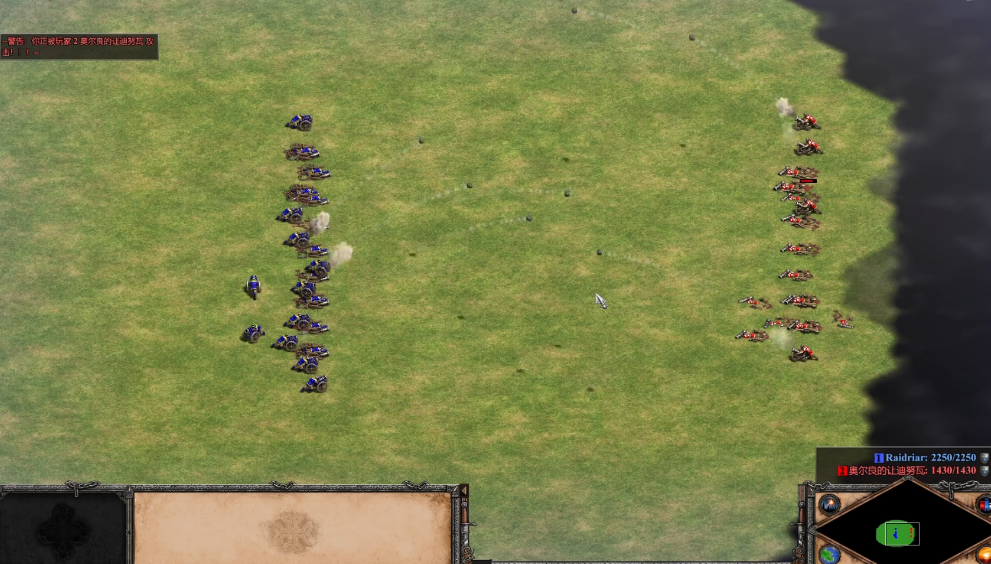Click the orange sunburst button by the minimap

click(x=984, y=553)
